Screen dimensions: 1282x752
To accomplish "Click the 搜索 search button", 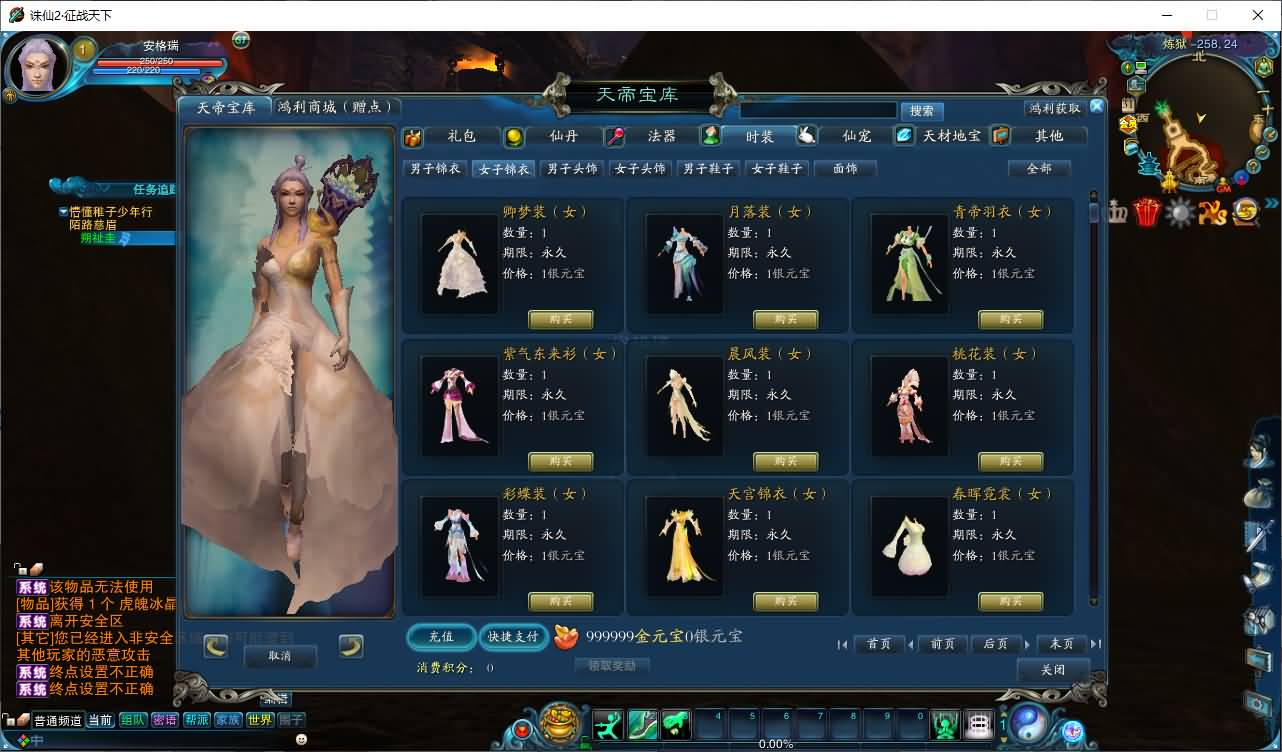I will (922, 111).
